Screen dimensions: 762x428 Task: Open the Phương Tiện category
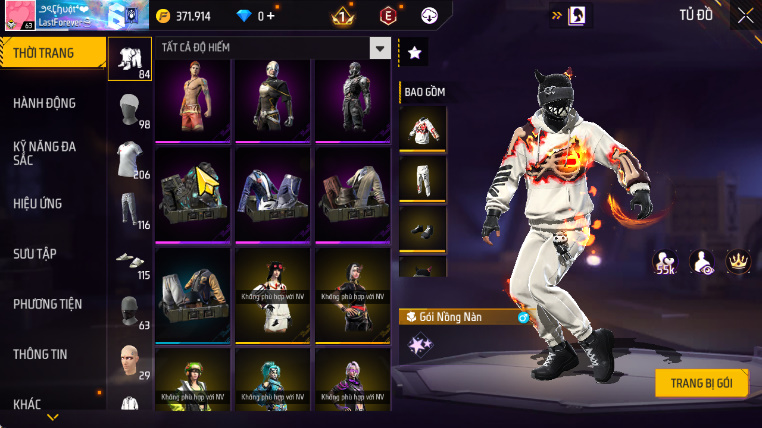pyautogui.click(x=48, y=303)
